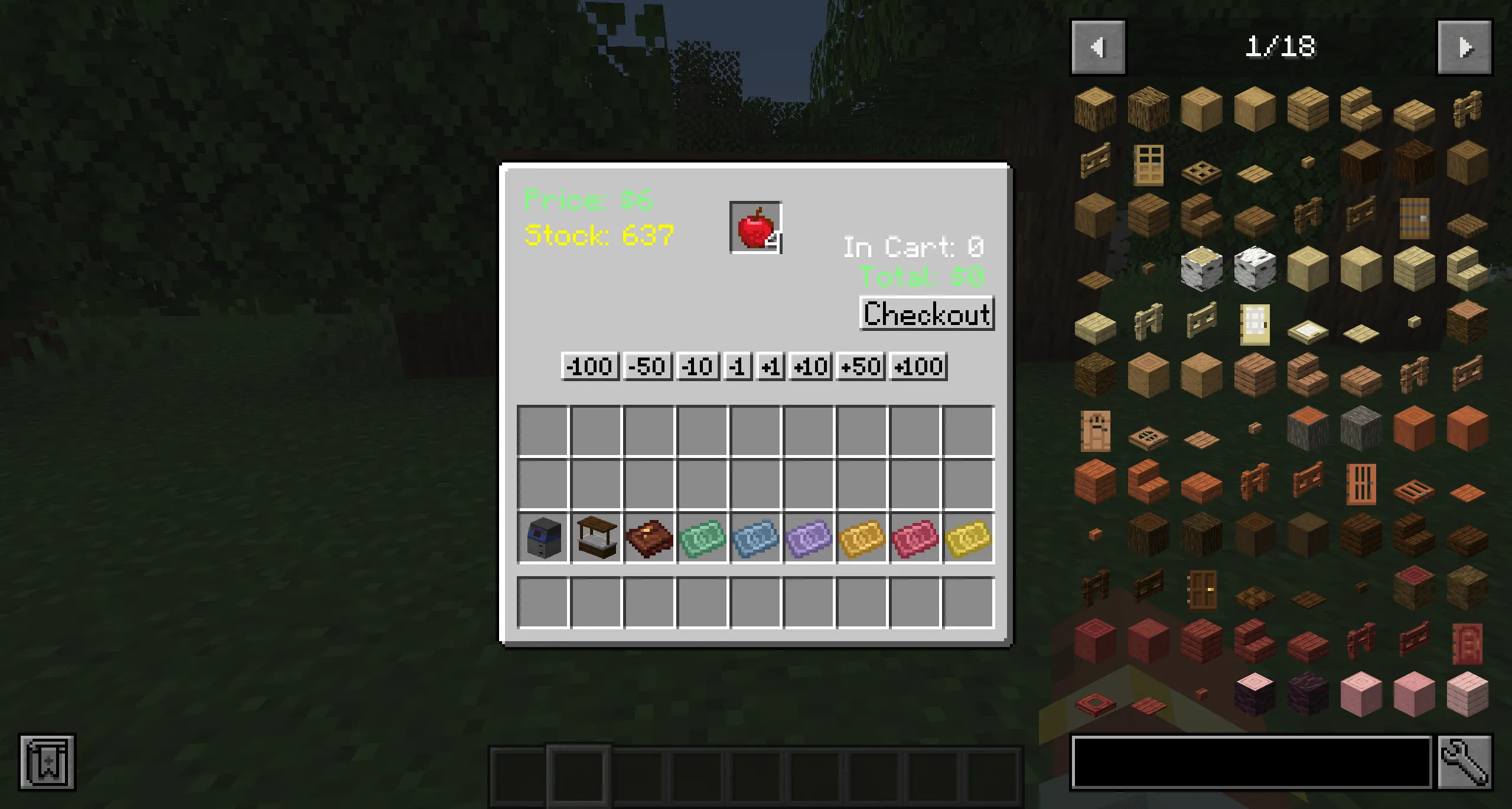This screenshot has width=1512, height=809.
Task: Go to the next item list page
Action: click(x=1465, y=47)
